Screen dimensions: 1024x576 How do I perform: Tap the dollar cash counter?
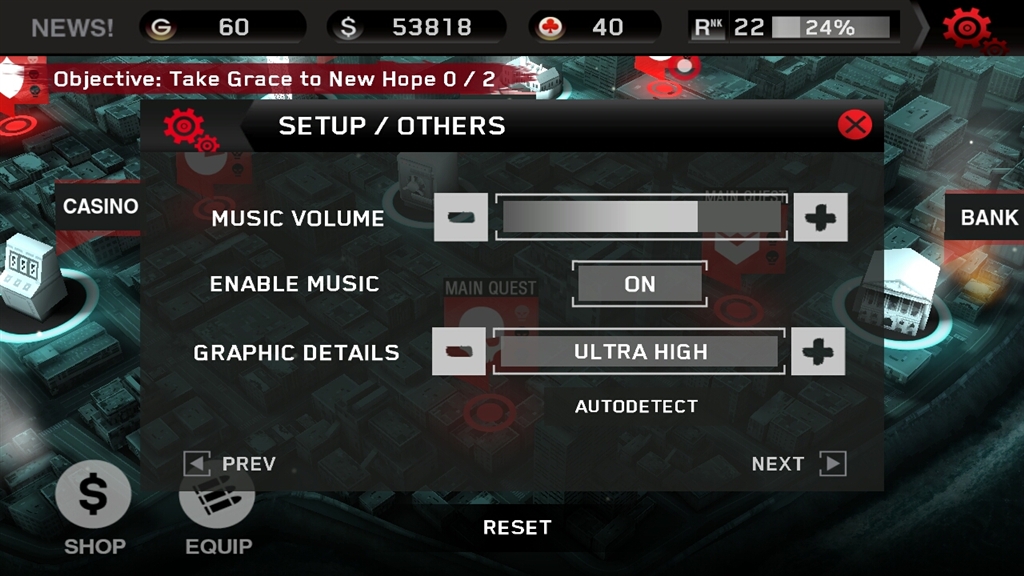point(418,27)
